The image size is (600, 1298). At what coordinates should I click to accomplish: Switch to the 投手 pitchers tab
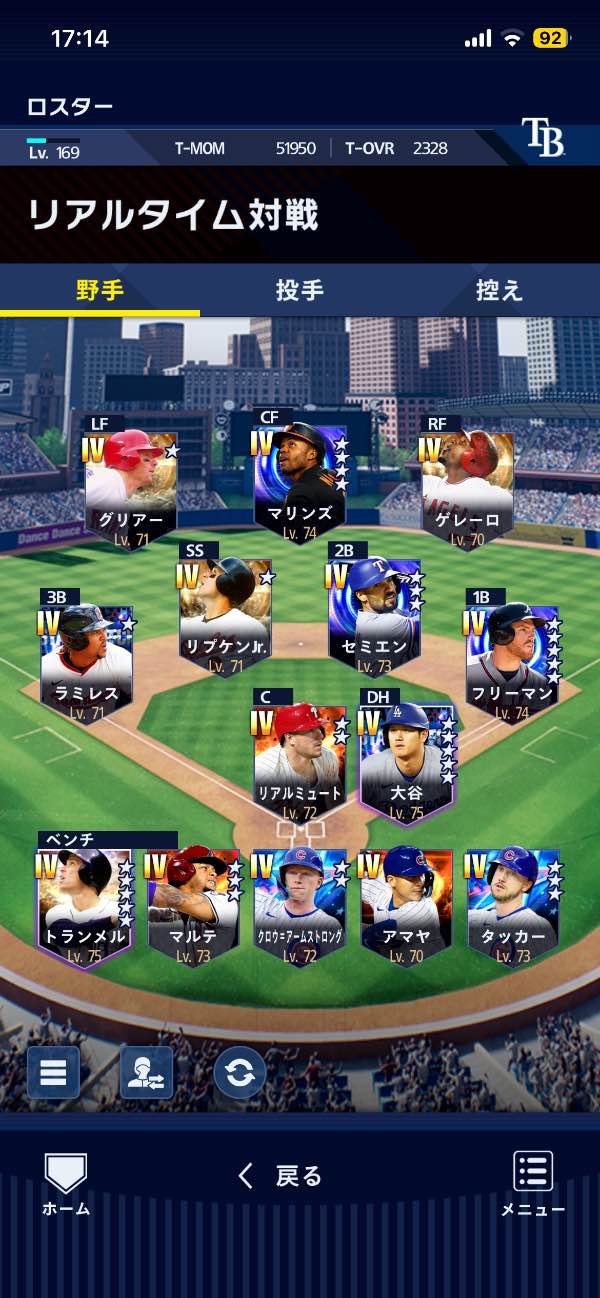[299, 290]
